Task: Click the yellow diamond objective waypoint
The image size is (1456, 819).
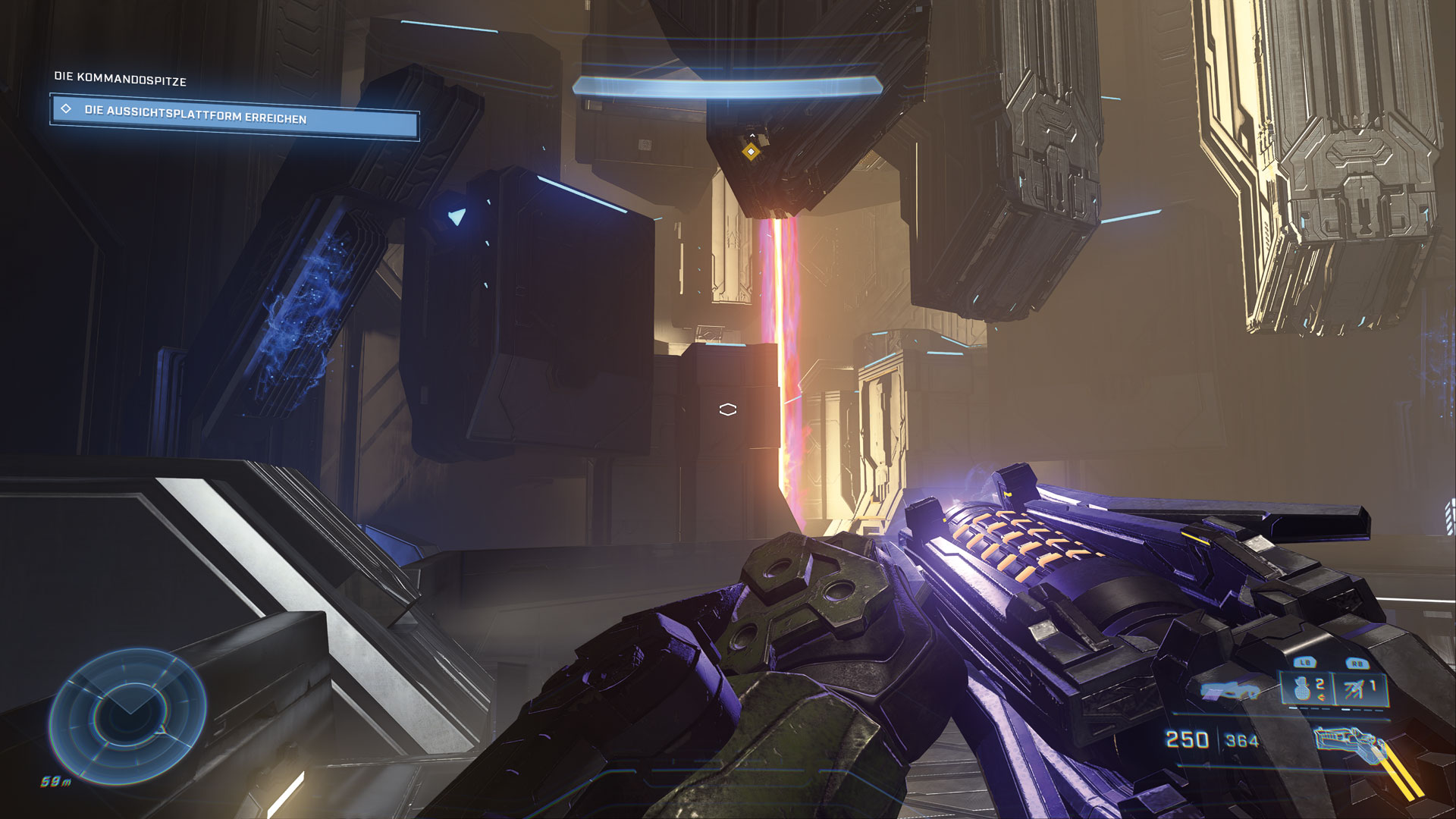Action: pyautogui.click(x=751, y=152)
